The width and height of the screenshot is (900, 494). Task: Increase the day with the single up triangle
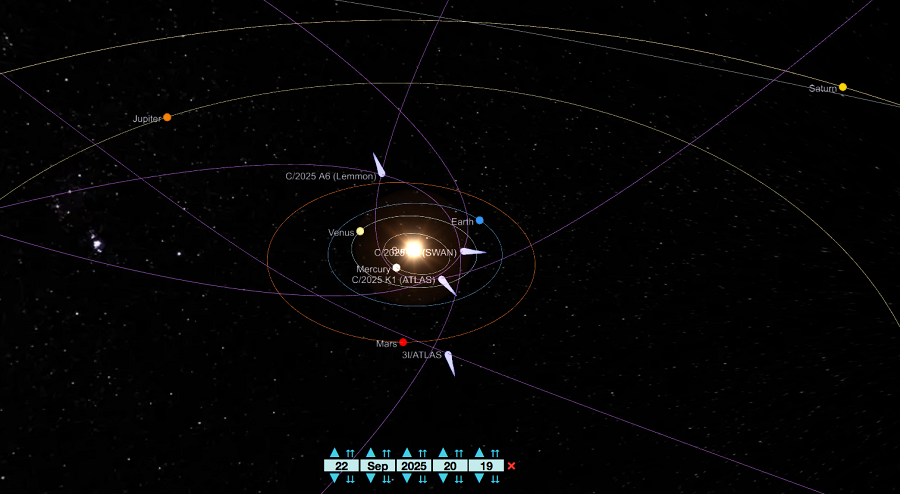tap(335, 453)
